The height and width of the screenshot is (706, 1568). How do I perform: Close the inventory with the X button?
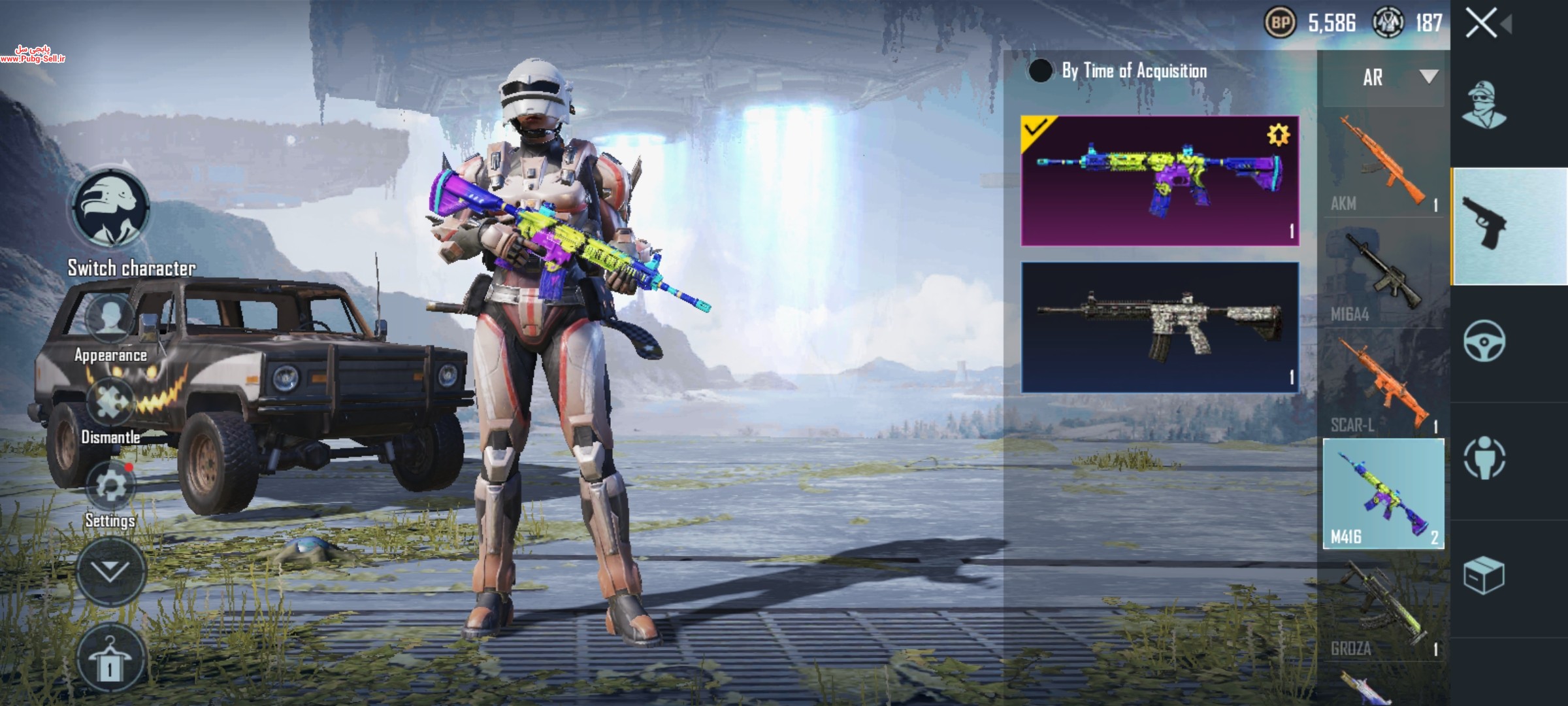(x=1481, y=25)
